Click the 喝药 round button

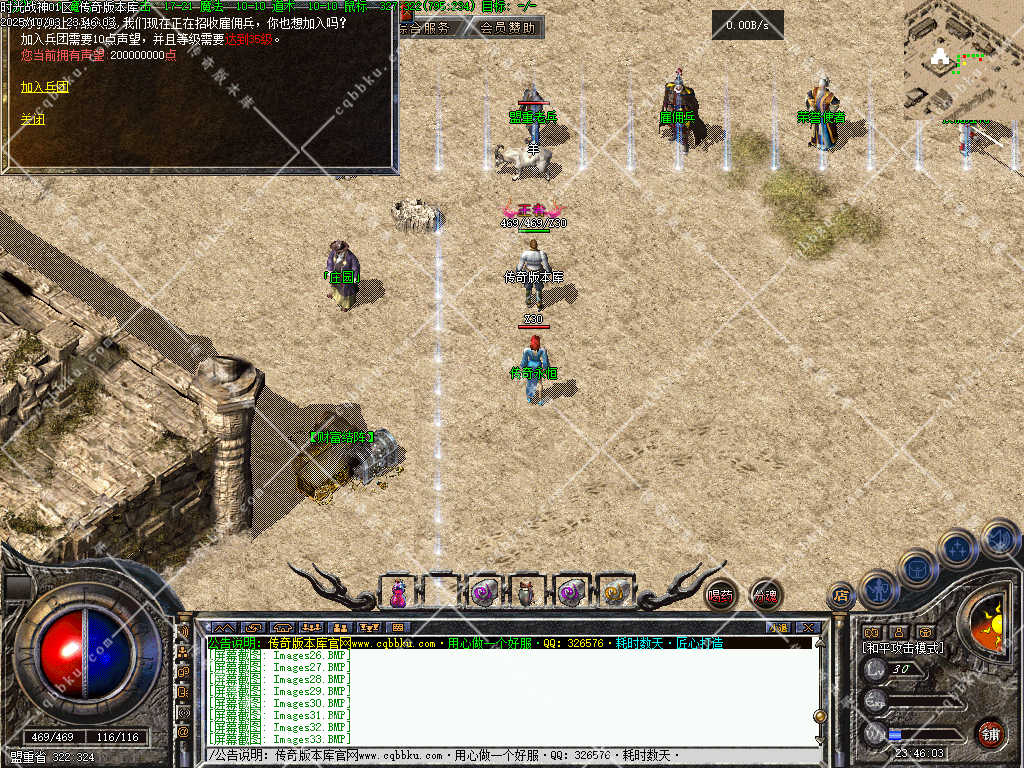pos(720,595)
